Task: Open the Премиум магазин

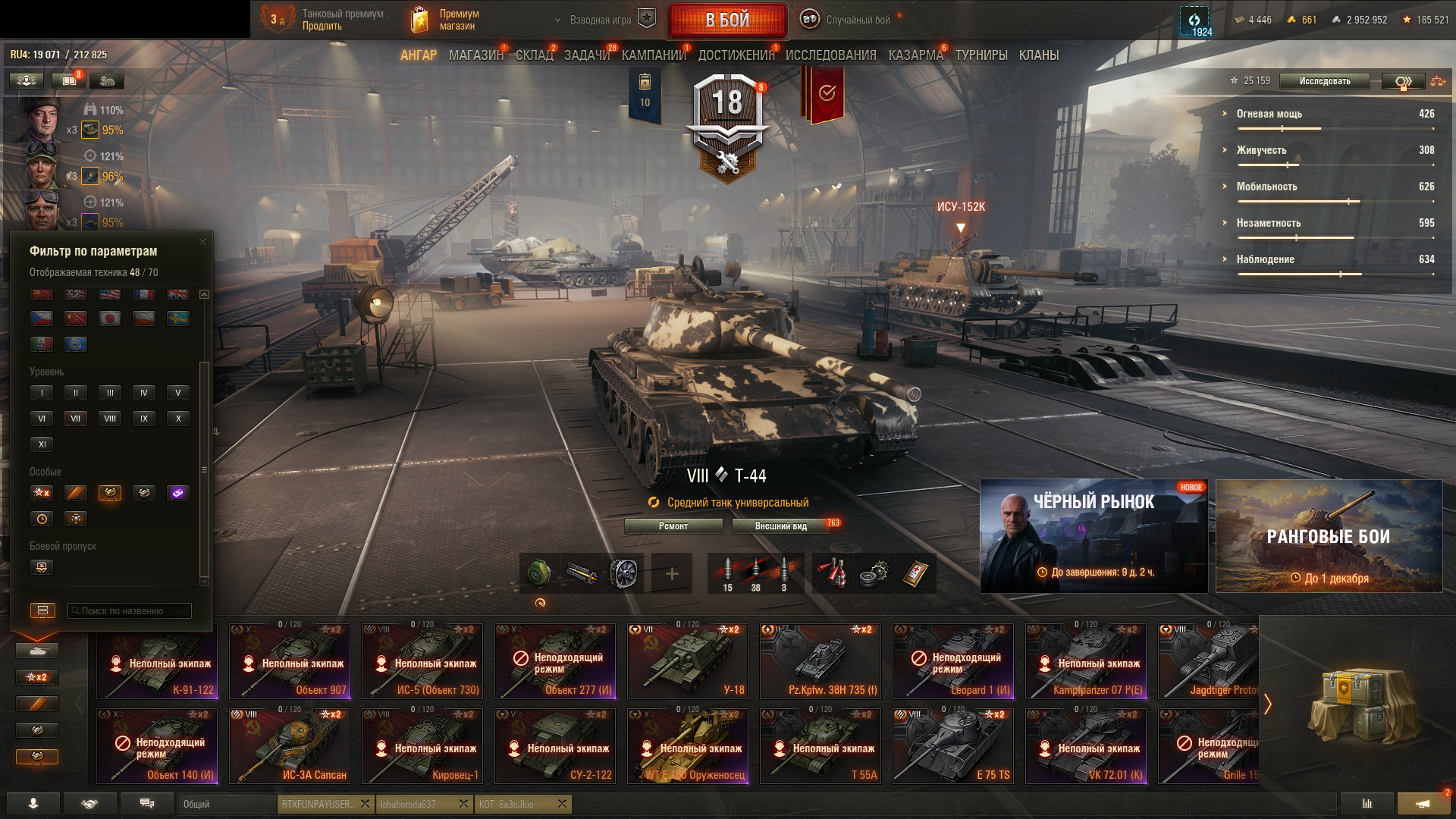Action: [x=446, y=20]
